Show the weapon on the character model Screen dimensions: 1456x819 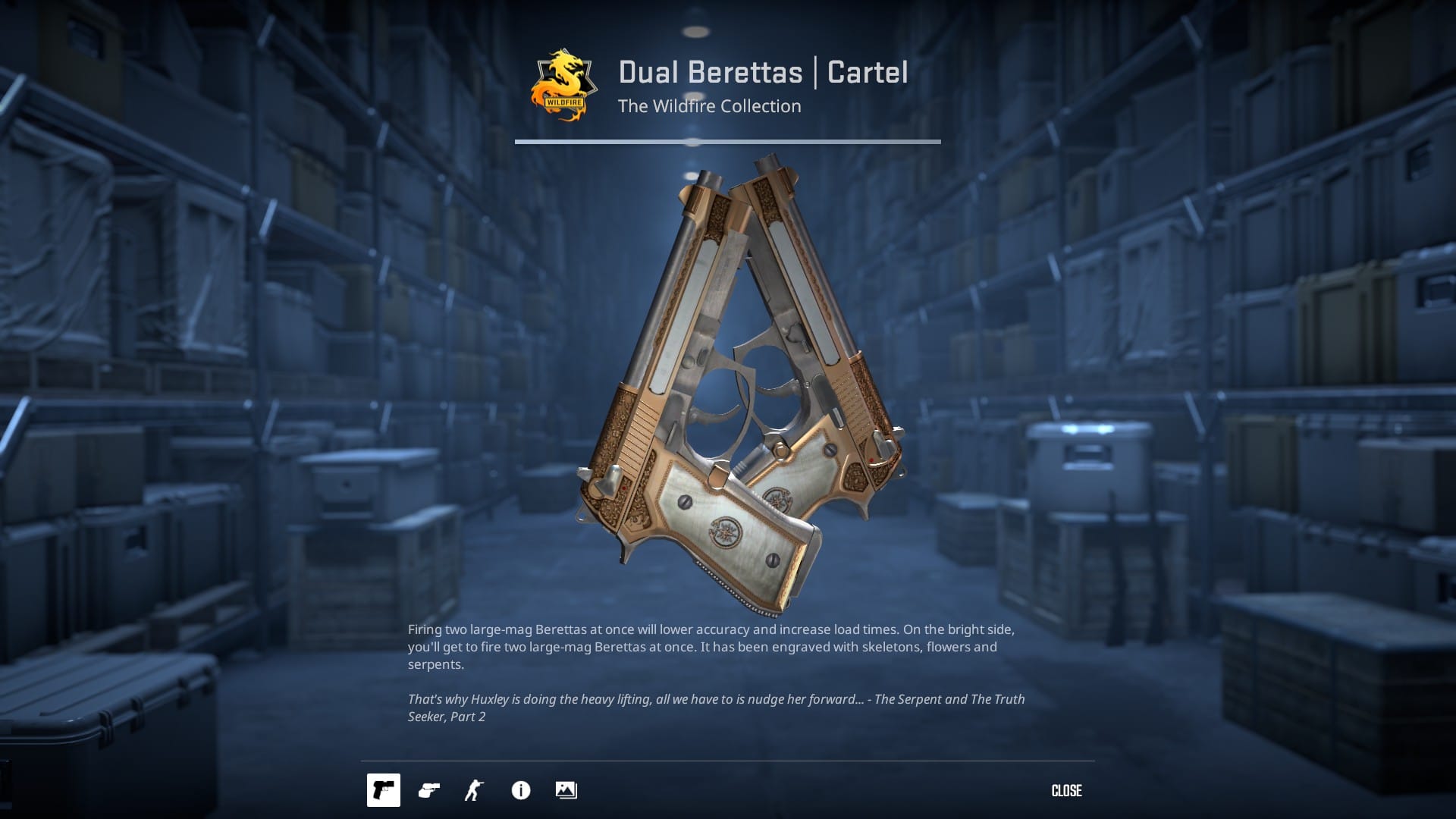tap(475, 790)
